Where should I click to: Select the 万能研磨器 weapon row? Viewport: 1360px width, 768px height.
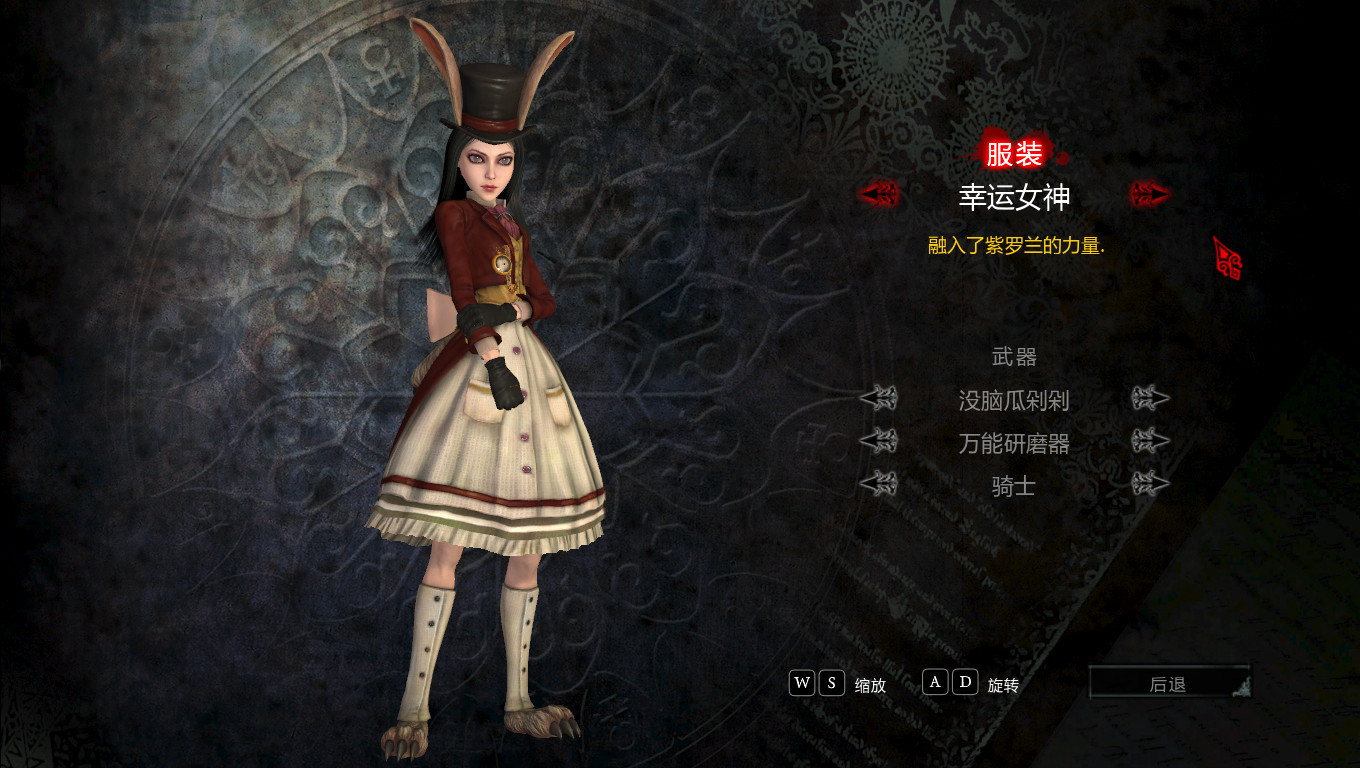pyautogui.click(x=1014, y=443)
